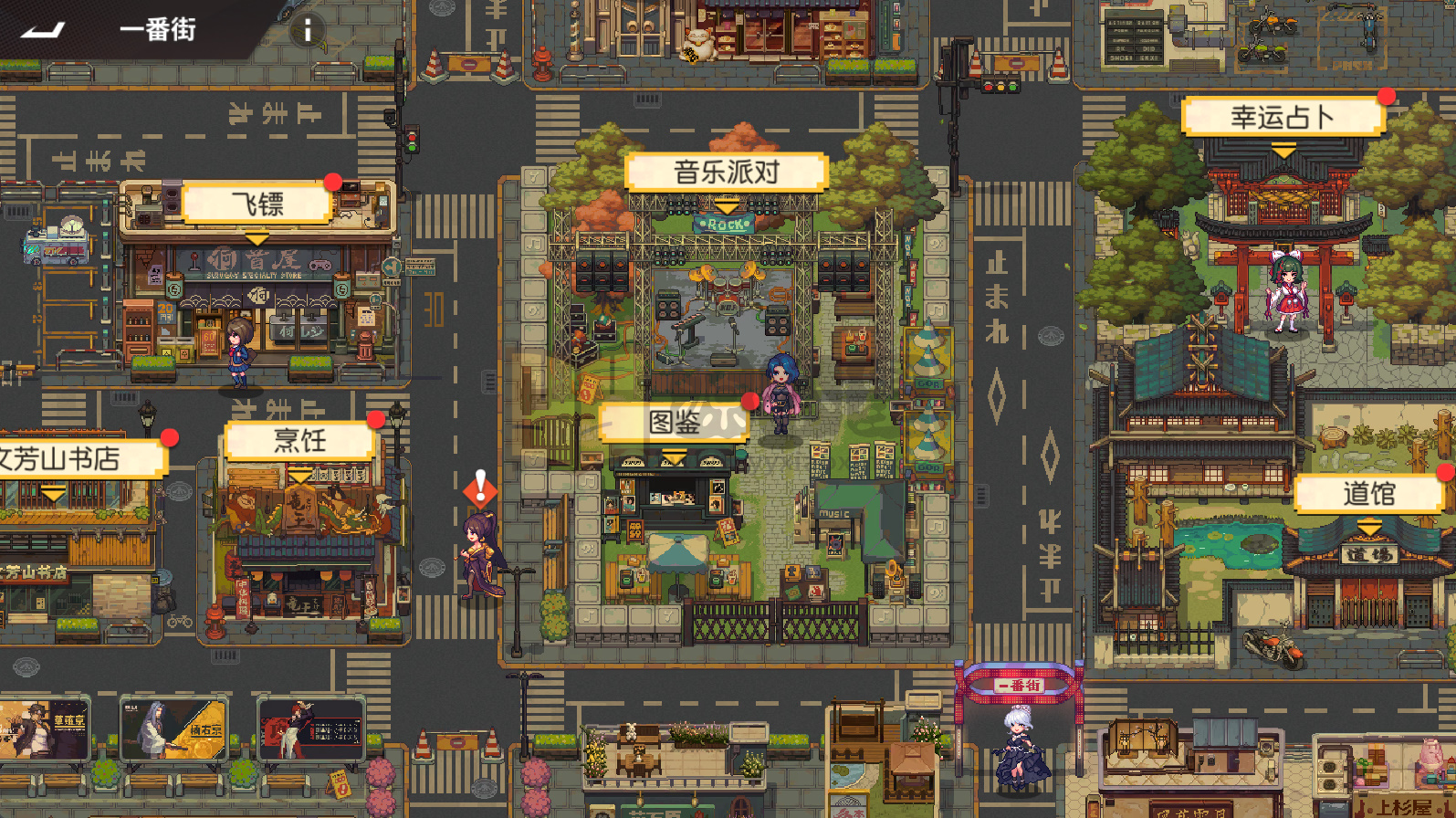This screenshot has width=1456, height=818.
Task: Open the 道馆 dojo marker
Action: click(x=1367, y=492)
